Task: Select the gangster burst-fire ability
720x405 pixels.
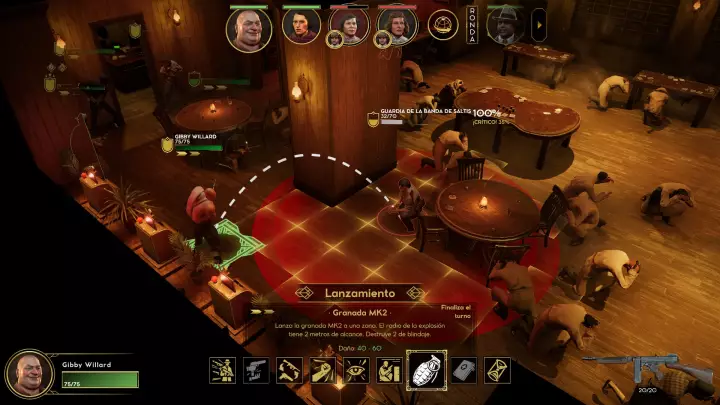Action: pos(223,371)
